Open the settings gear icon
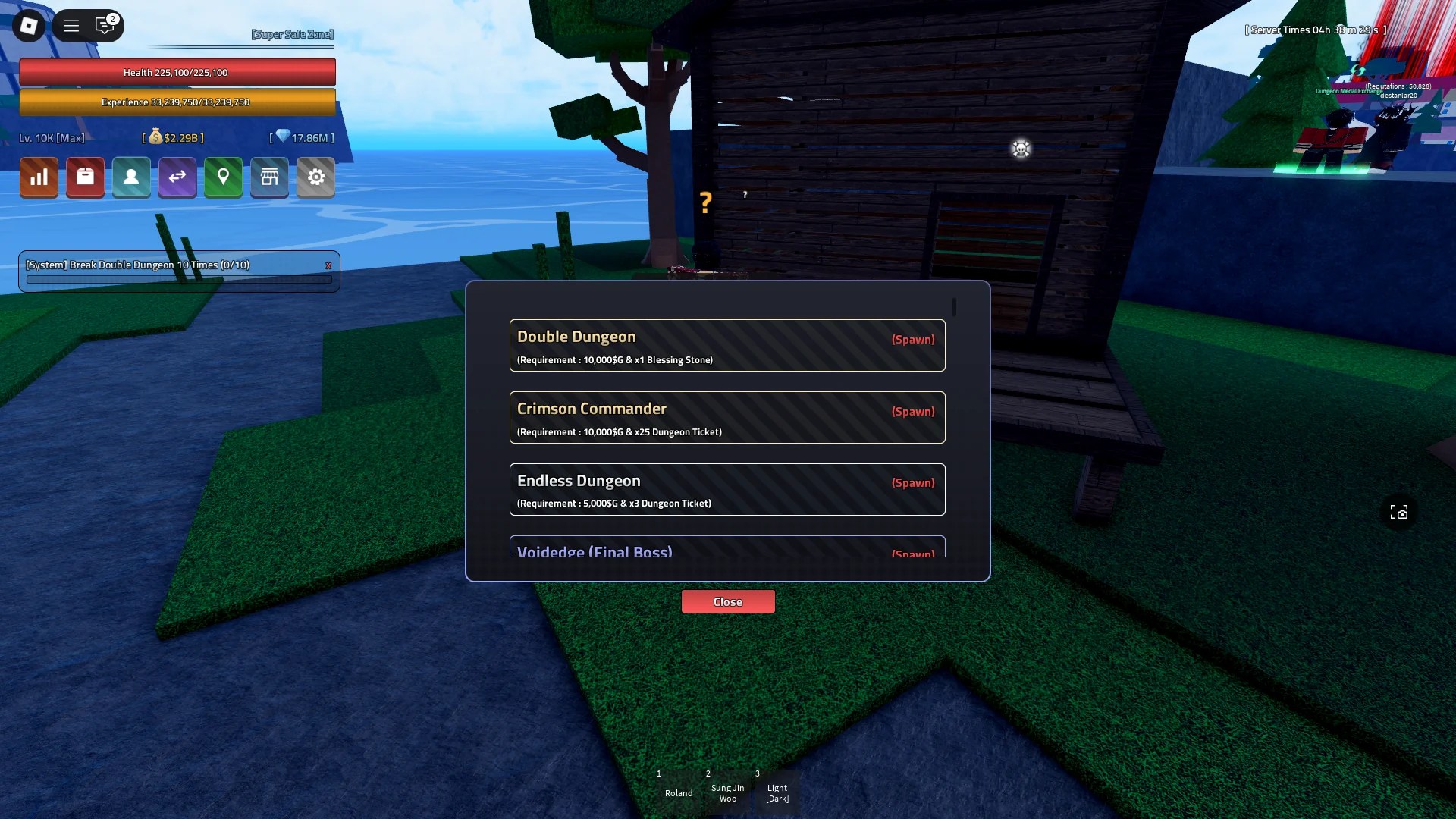 coord(316,177)
